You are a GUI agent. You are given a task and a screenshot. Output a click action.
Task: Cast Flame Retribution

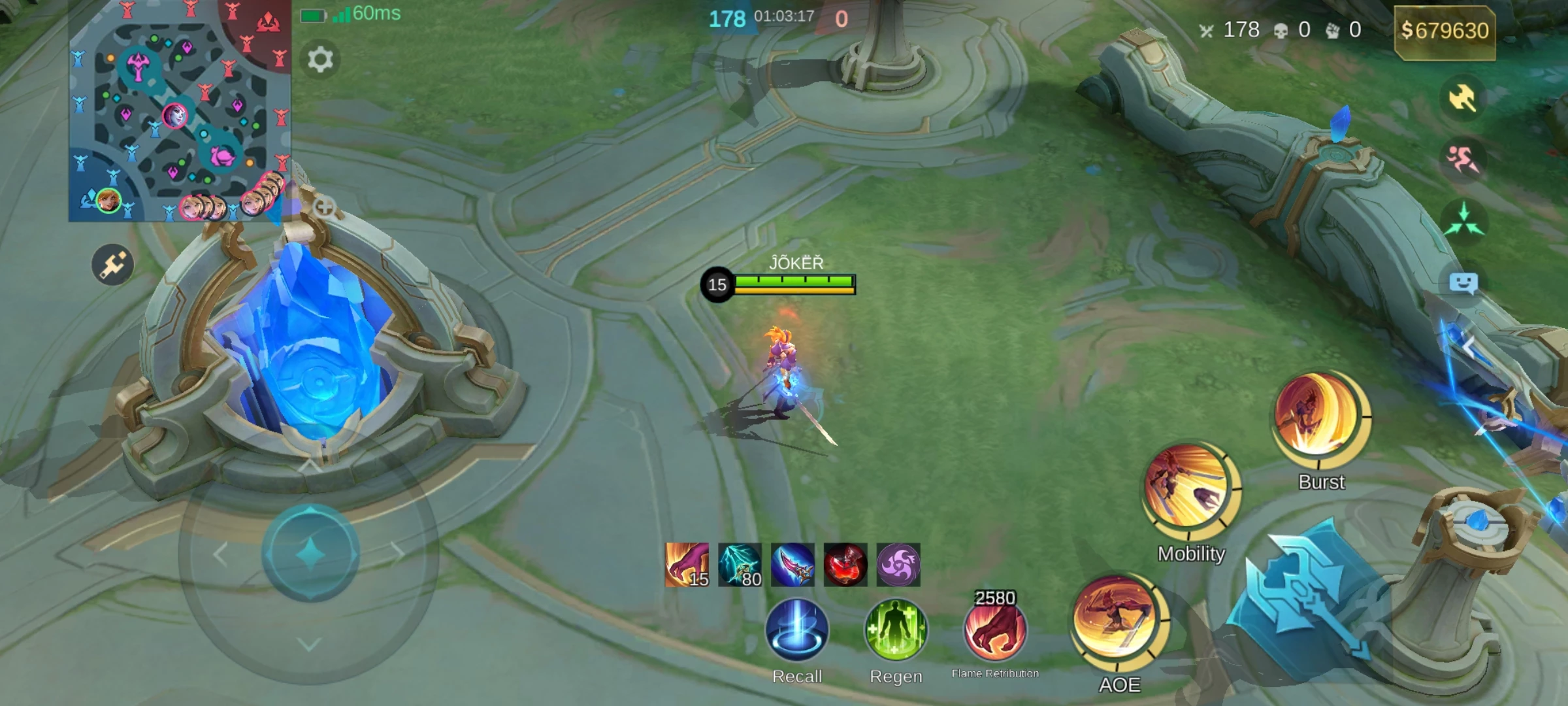click(x=995, y=631)
